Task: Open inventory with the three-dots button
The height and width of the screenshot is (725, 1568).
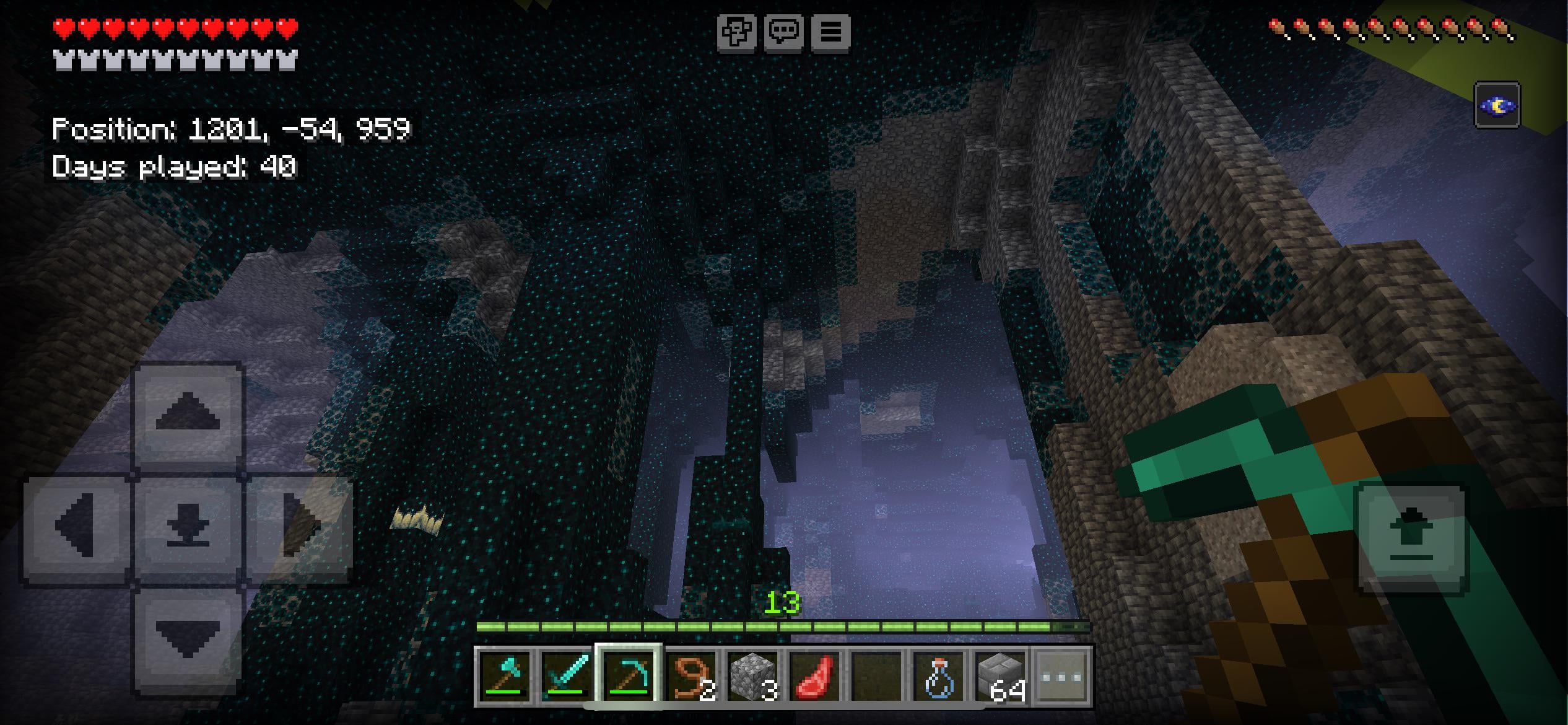Action: click(x=1062, y=676)
